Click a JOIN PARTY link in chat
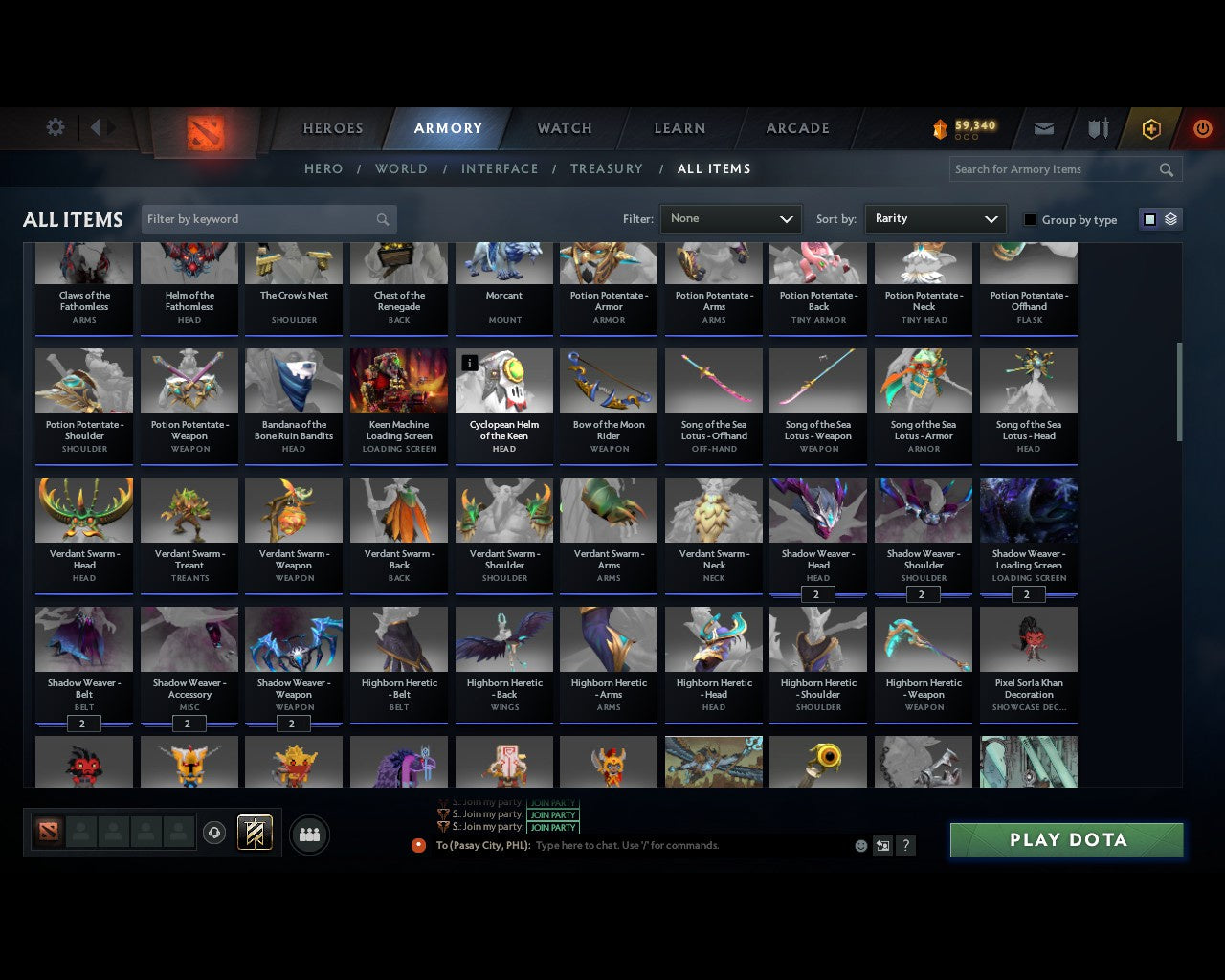 (x=553, y=814)
